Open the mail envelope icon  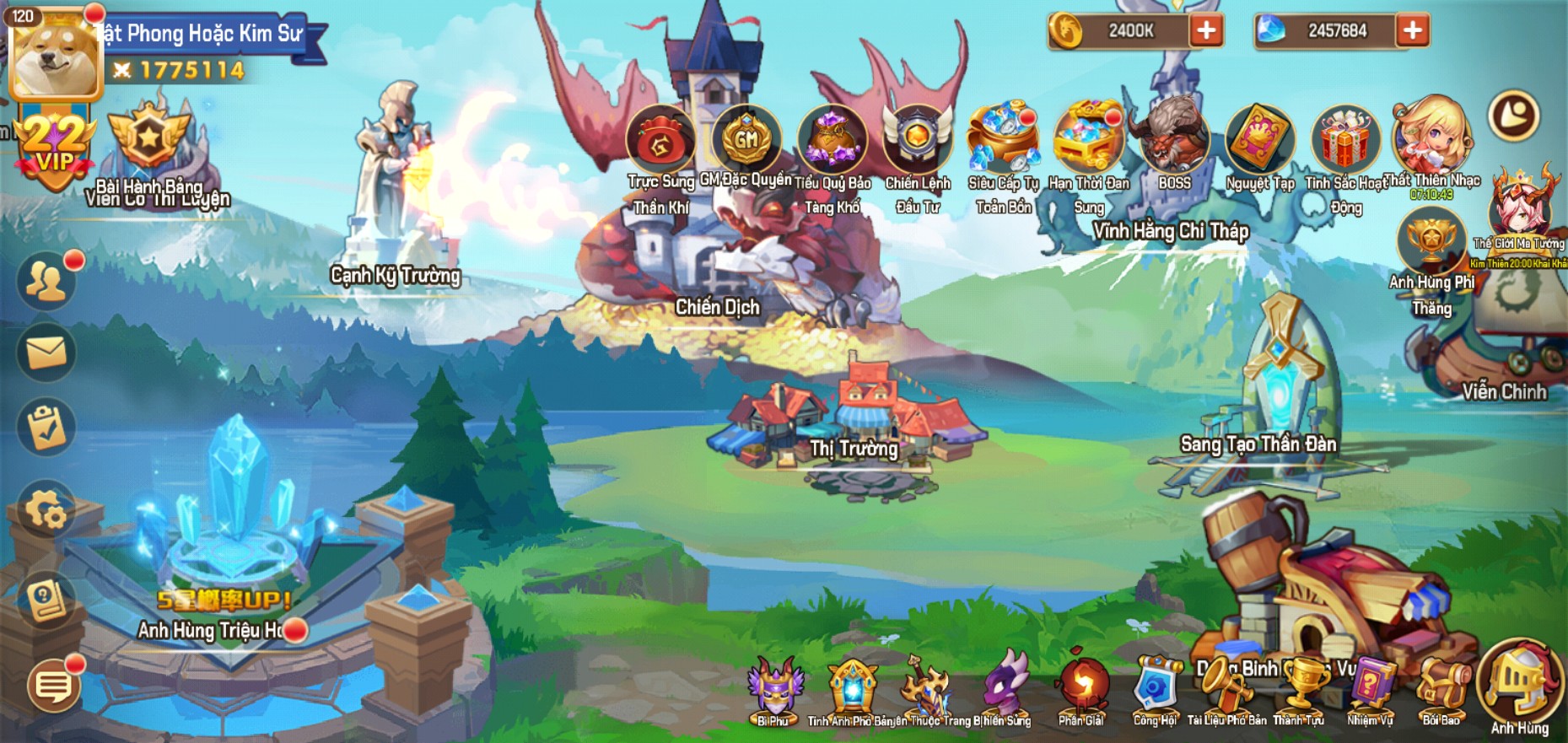pyautogui.click(x=46, y=353)
